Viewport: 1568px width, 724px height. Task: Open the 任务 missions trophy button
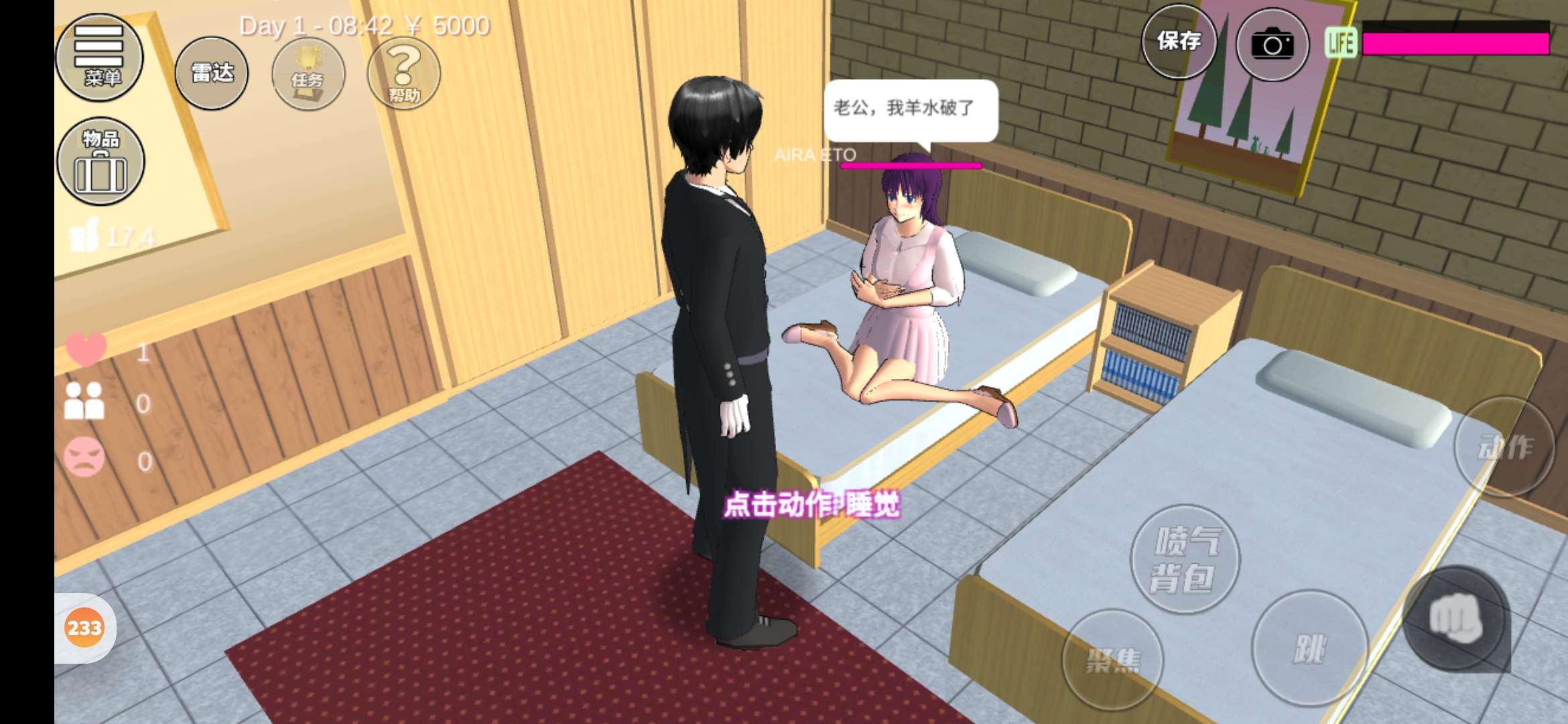pos(308,74)
